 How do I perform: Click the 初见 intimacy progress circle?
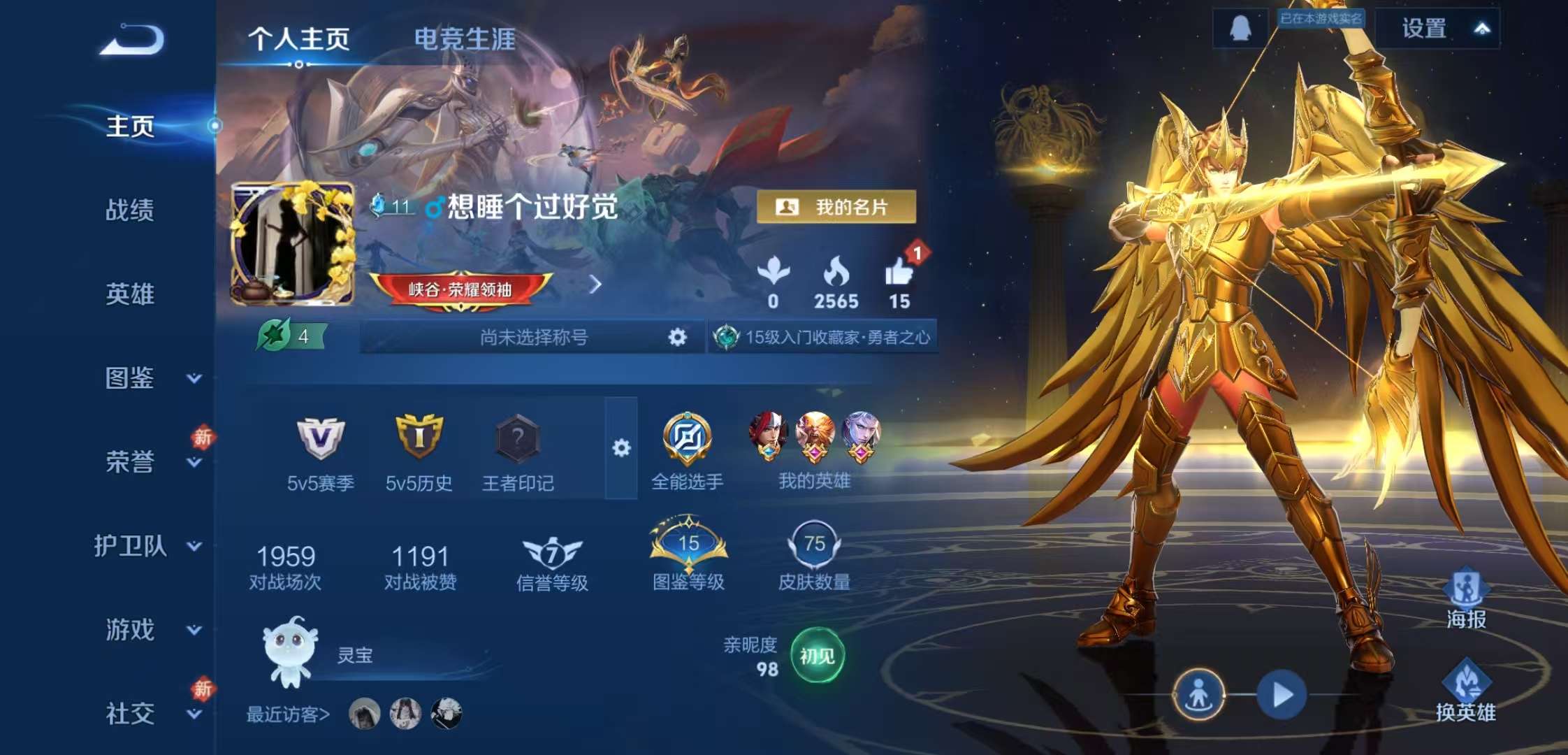point(819,656)
